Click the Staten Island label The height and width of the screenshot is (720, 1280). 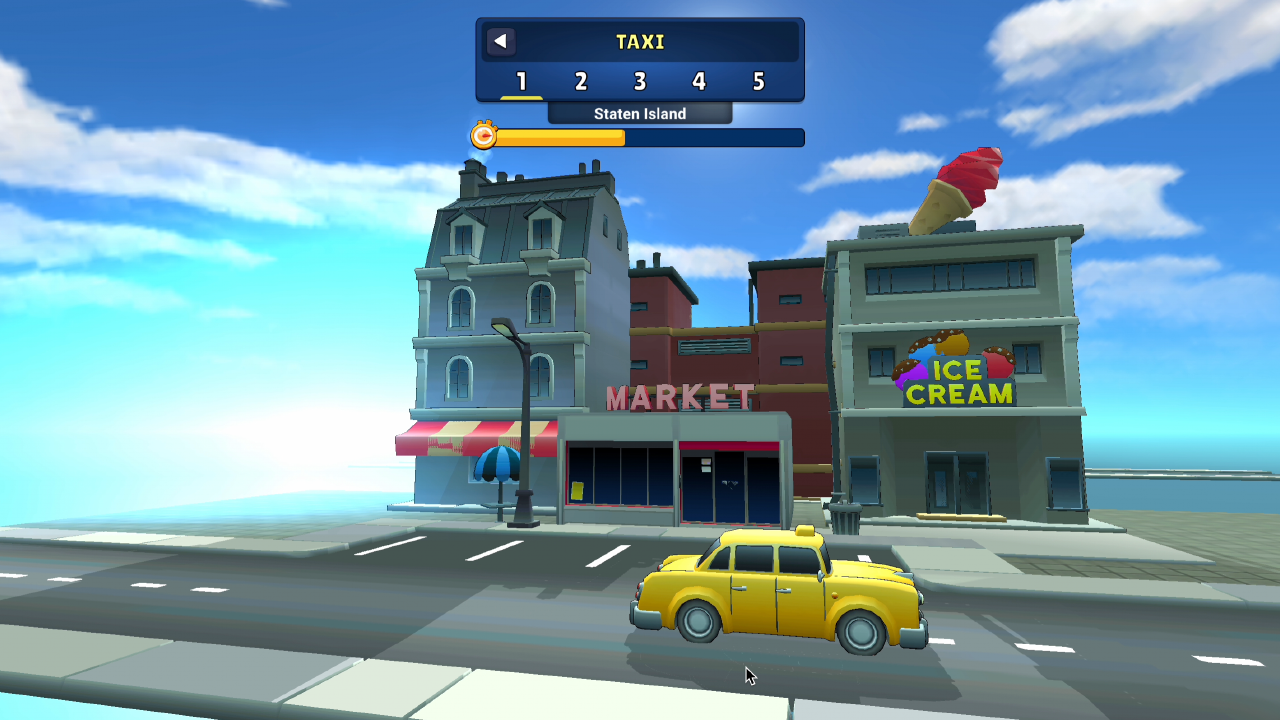pyautogui.click(x=639, y=113)
